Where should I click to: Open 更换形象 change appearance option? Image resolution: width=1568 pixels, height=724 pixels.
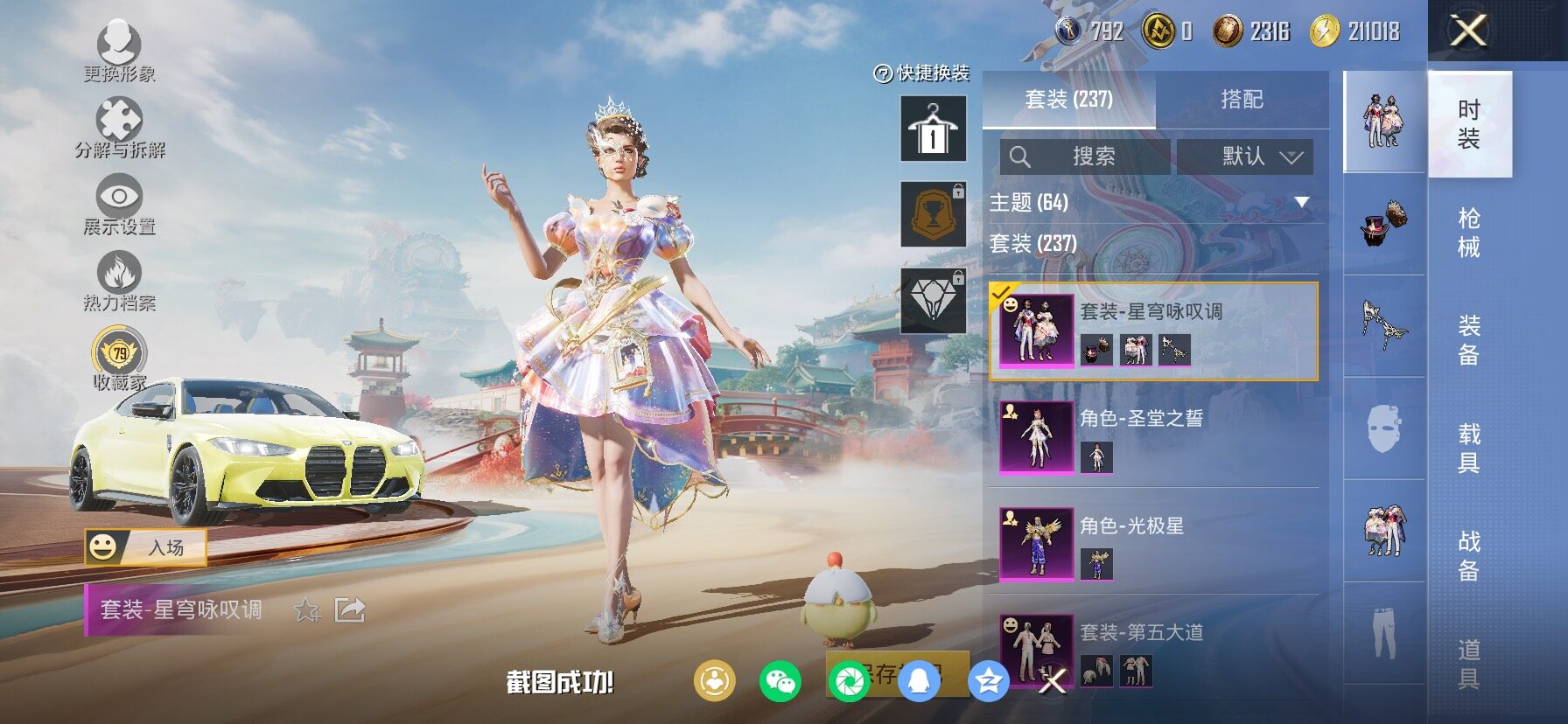tap(119, 51)
